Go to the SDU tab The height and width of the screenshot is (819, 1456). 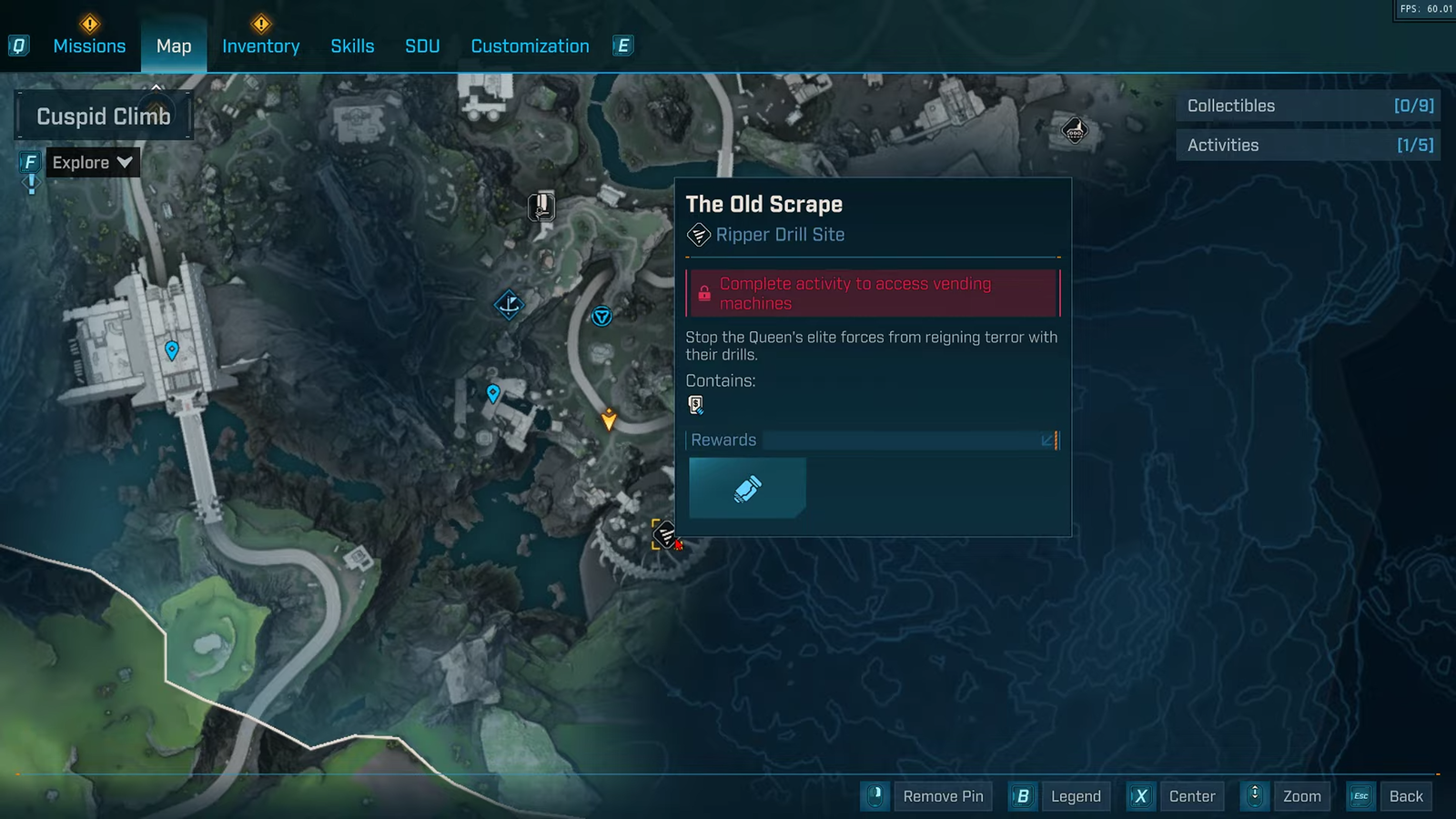(422, 46)
